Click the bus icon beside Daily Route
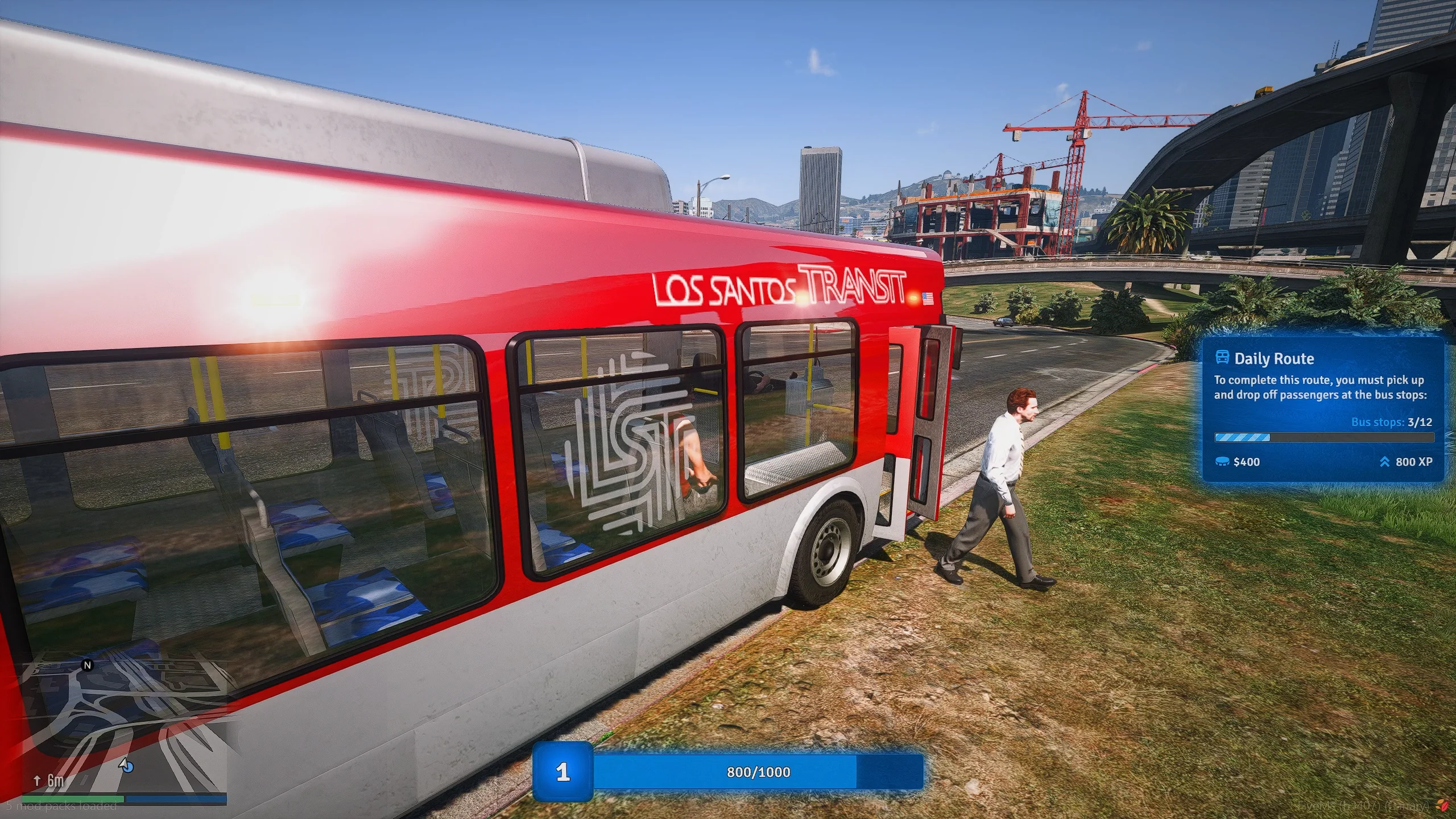 point(1222,358)
